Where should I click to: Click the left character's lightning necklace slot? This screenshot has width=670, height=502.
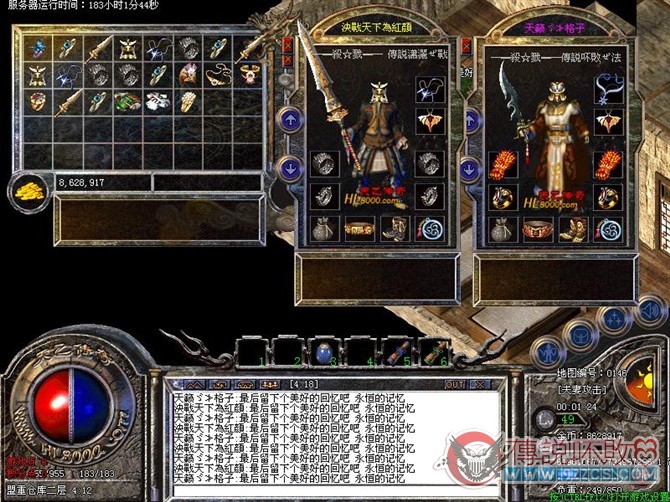tap(428, 88)
